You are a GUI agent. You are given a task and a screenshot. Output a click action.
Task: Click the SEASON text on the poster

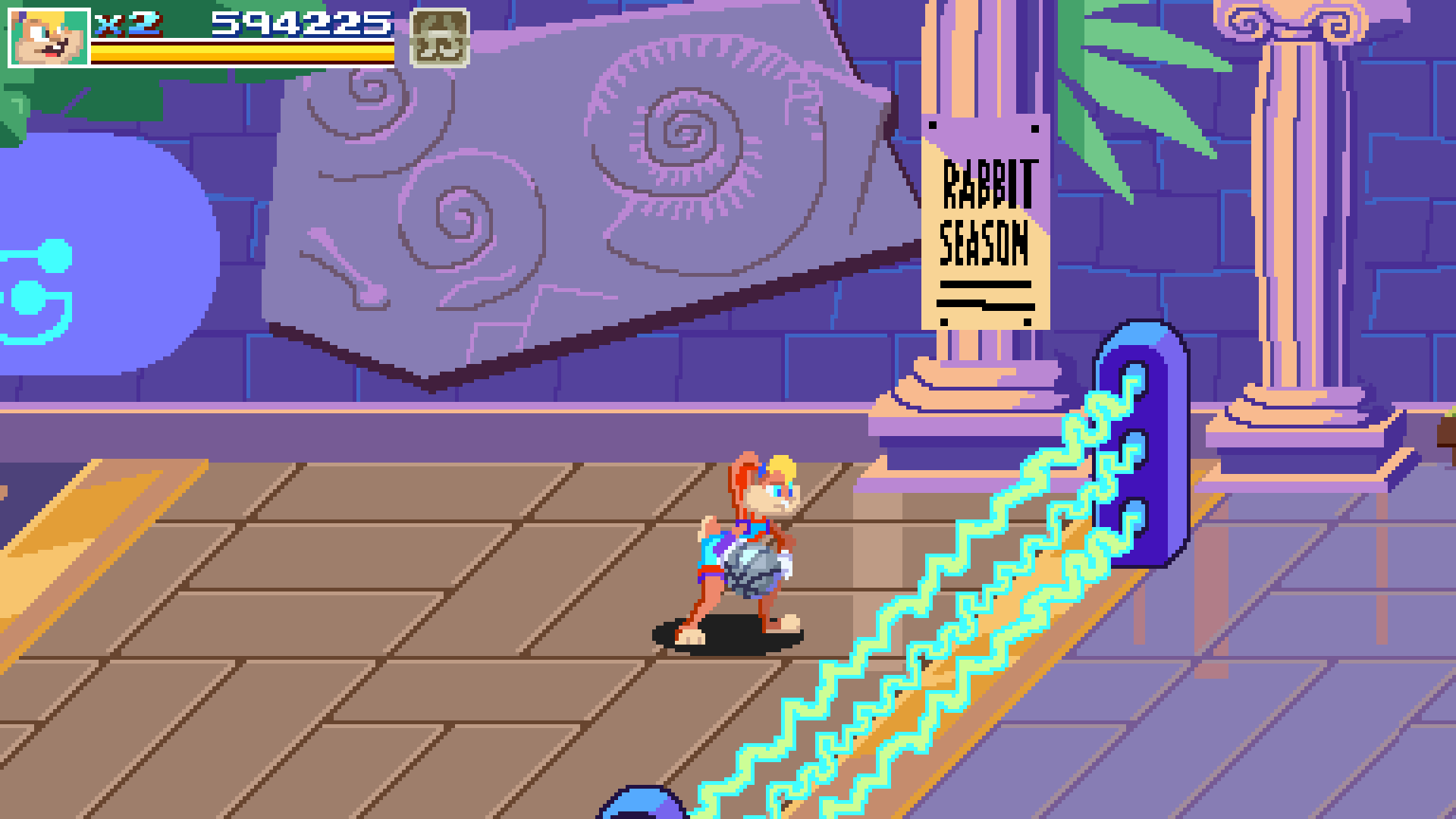(983, 243)
